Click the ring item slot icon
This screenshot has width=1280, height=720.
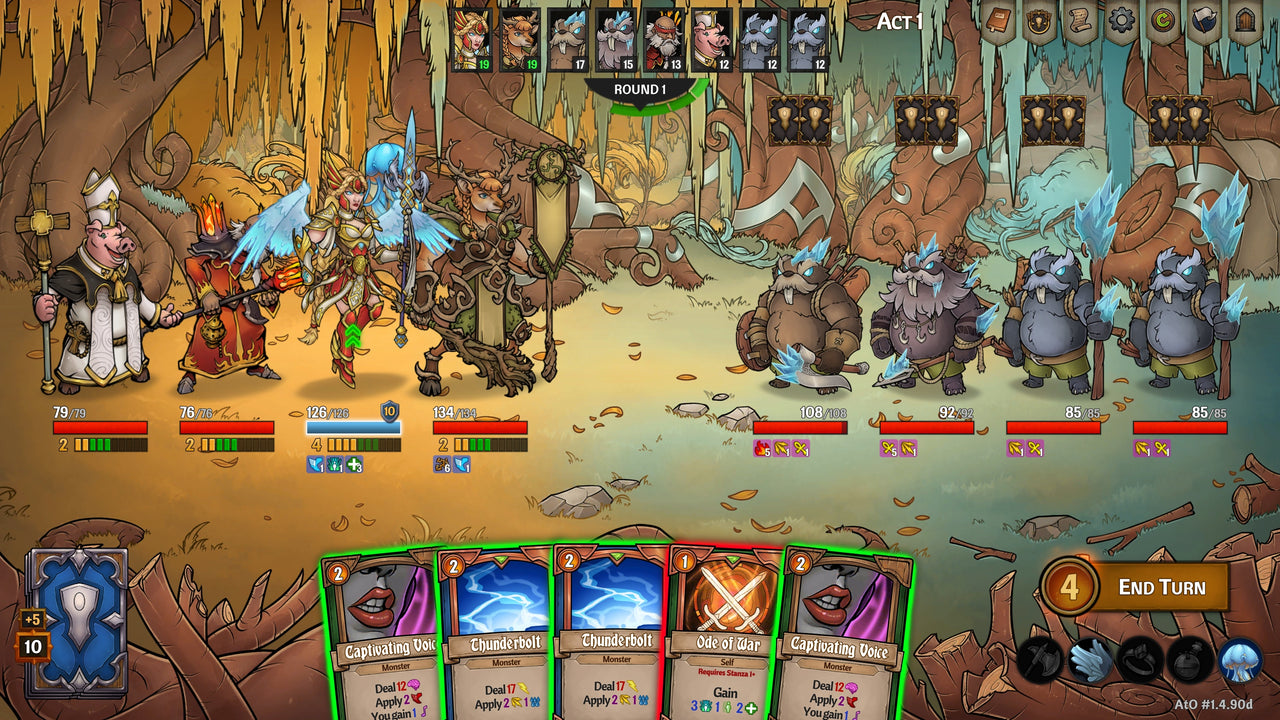click(x=1138, y=658)
